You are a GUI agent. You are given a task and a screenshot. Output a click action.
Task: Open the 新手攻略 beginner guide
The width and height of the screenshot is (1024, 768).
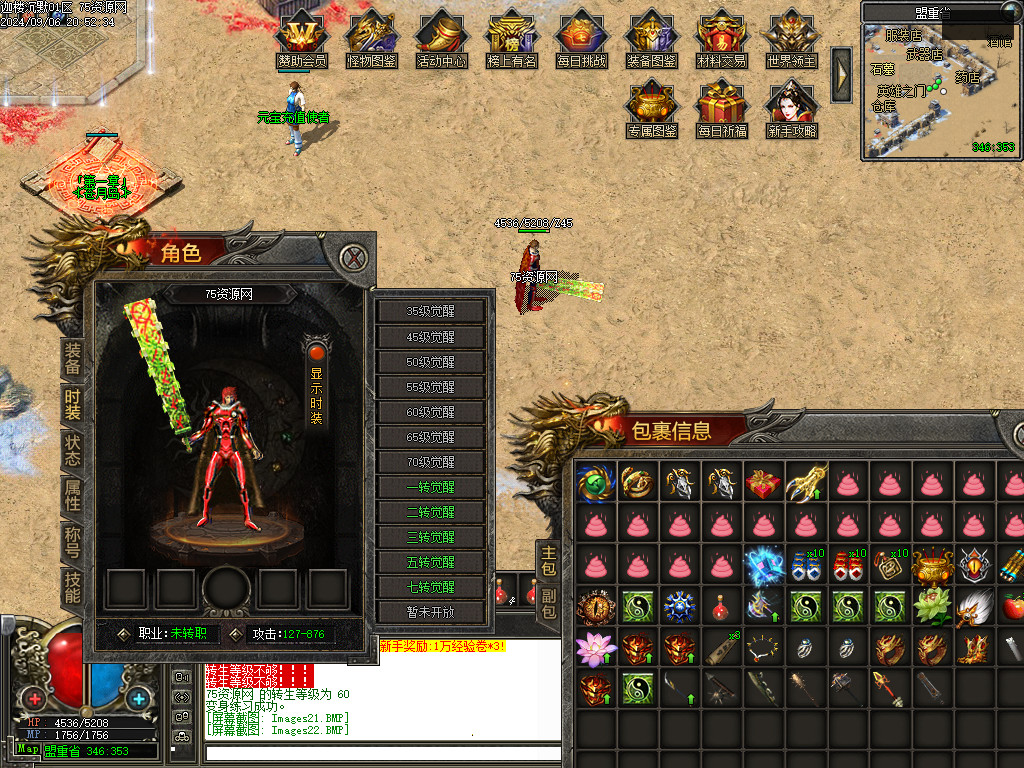tap(792, 110)
